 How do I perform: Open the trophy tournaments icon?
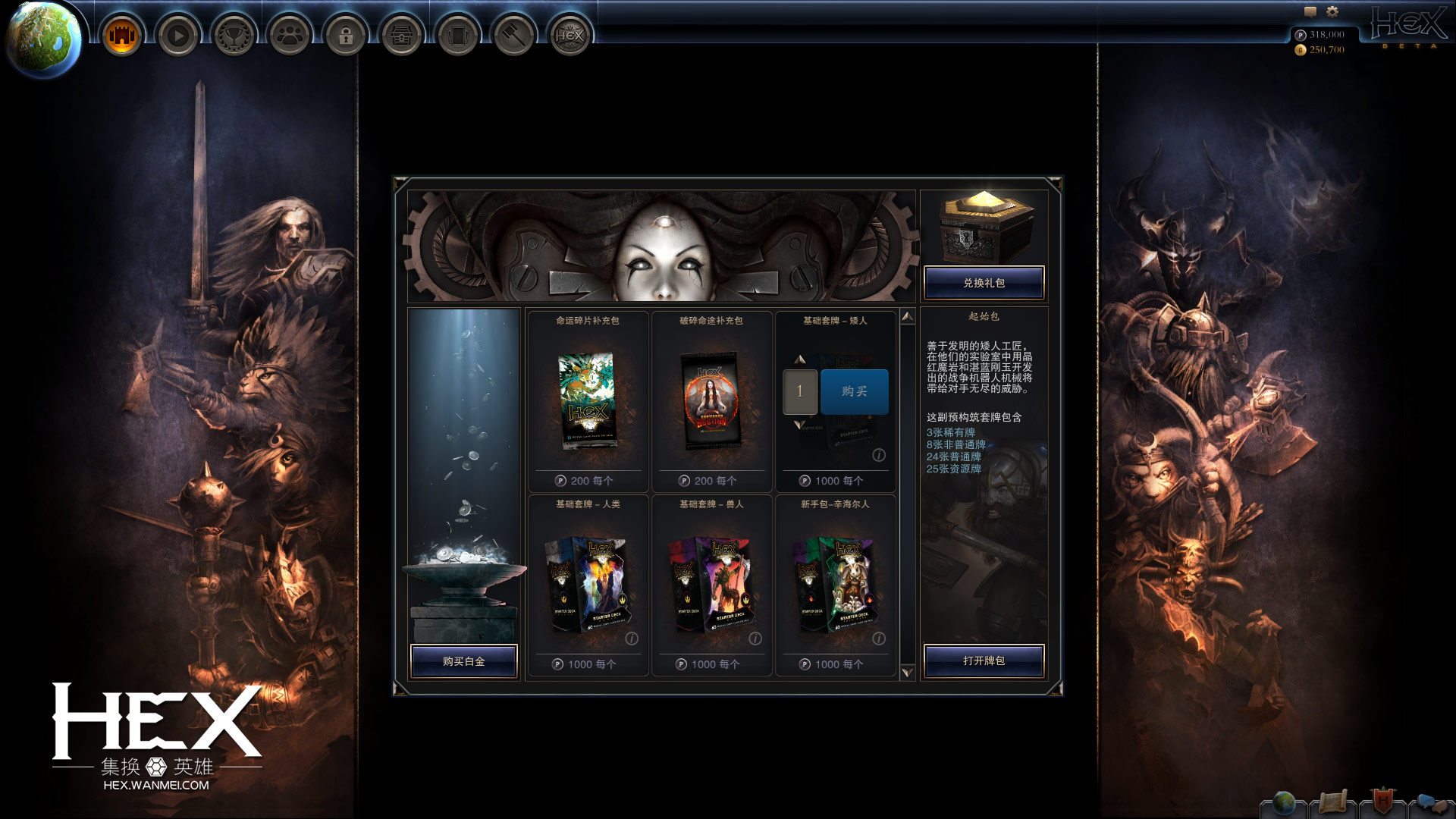234,35
